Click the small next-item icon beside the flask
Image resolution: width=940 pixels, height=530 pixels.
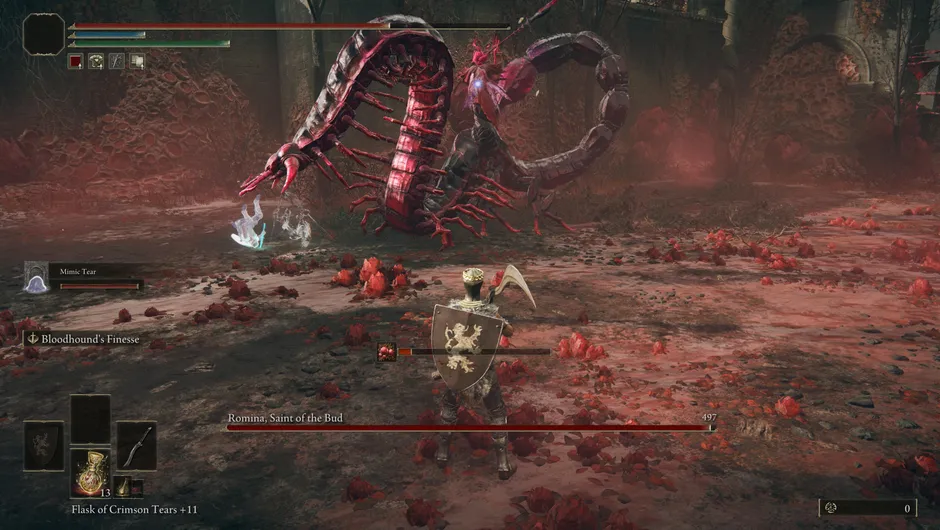(122, 487)
